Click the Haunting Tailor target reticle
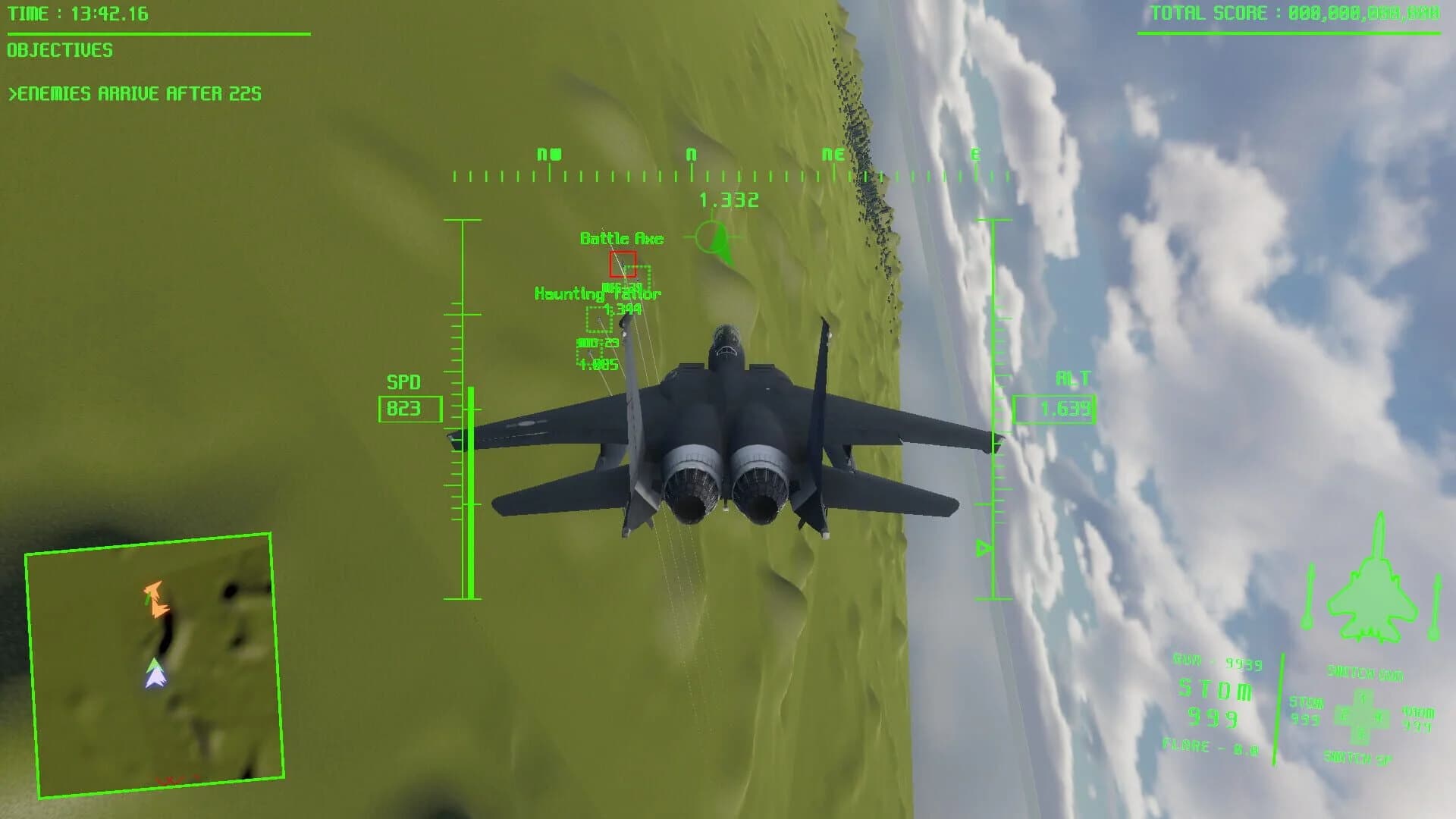 point(599,319)
